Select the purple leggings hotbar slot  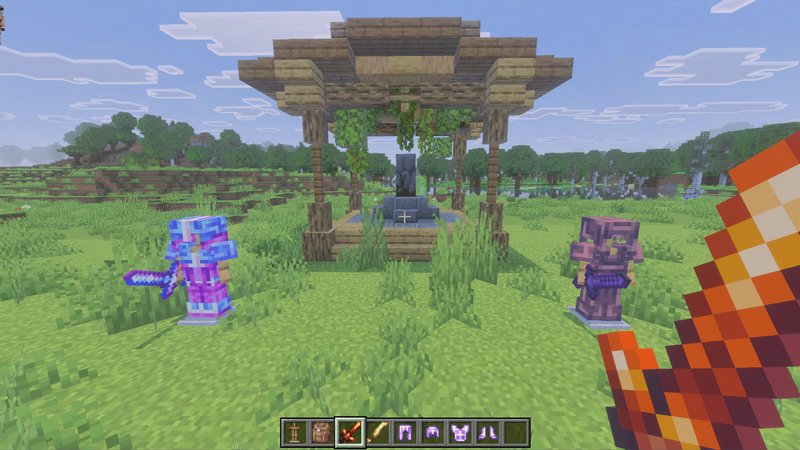pos(406,432)
